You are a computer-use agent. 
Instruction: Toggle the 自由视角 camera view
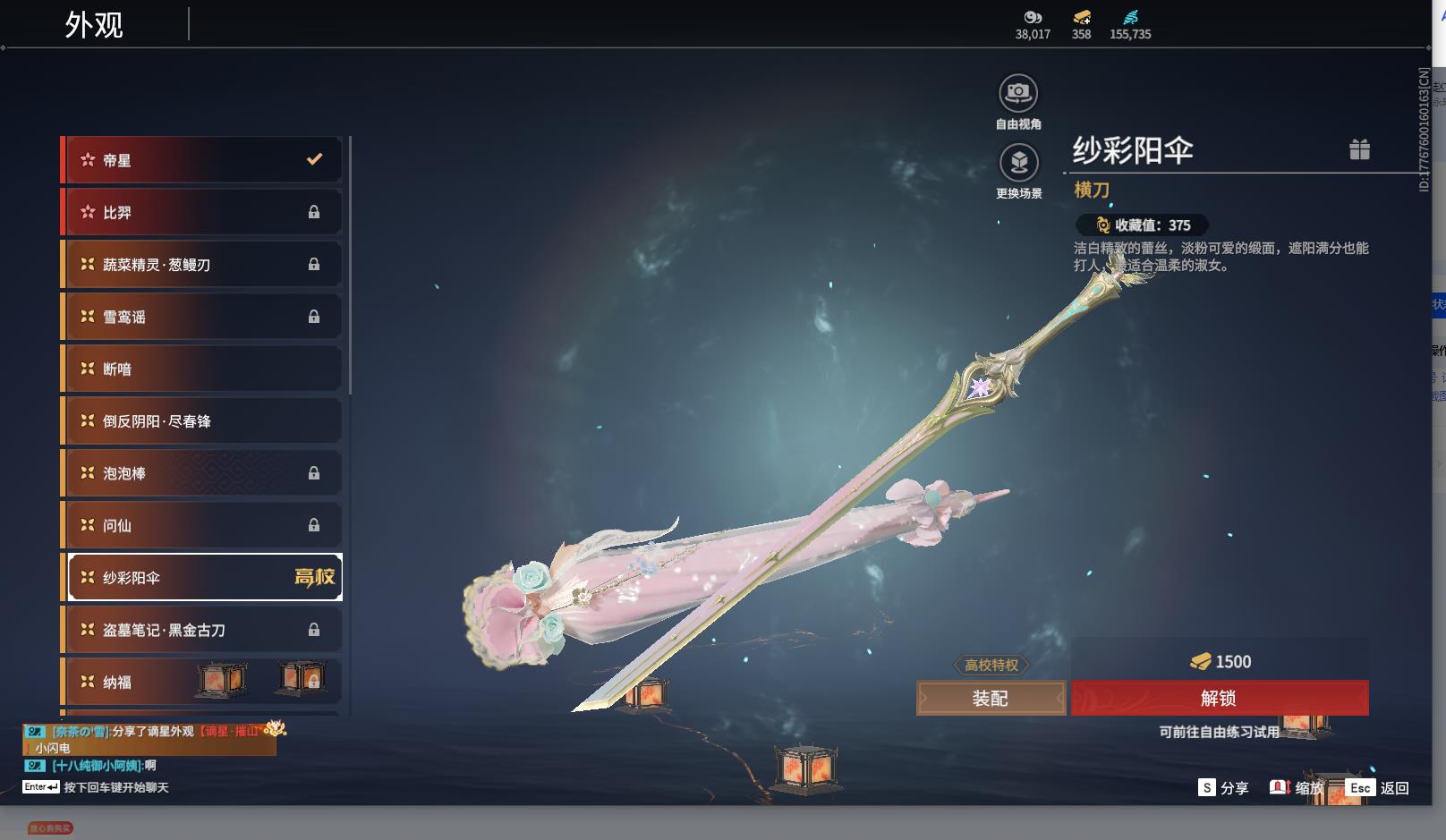(1018, 93)
